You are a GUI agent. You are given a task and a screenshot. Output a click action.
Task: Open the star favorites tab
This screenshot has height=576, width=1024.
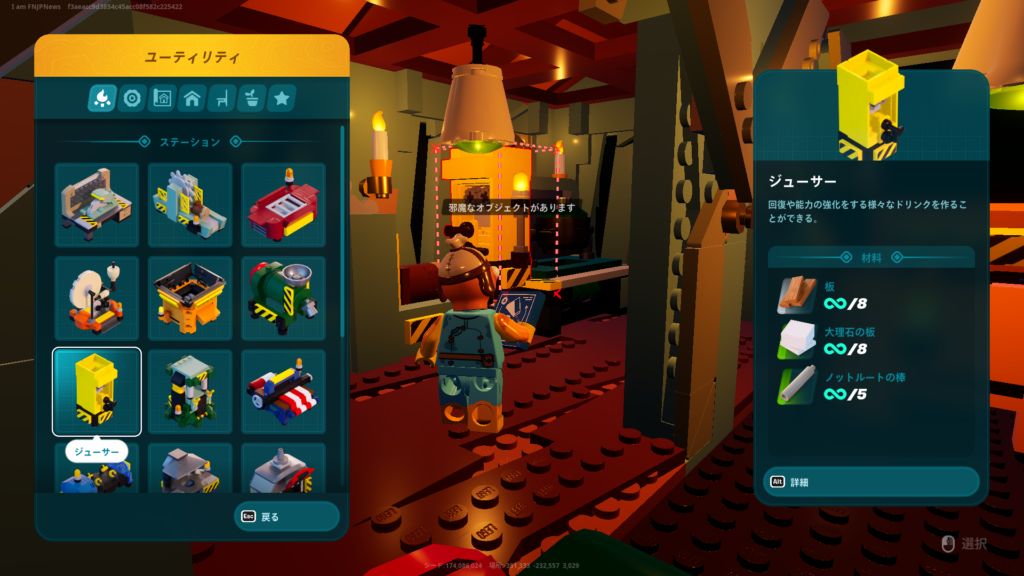pyautogui.click(x=281, y=98)
